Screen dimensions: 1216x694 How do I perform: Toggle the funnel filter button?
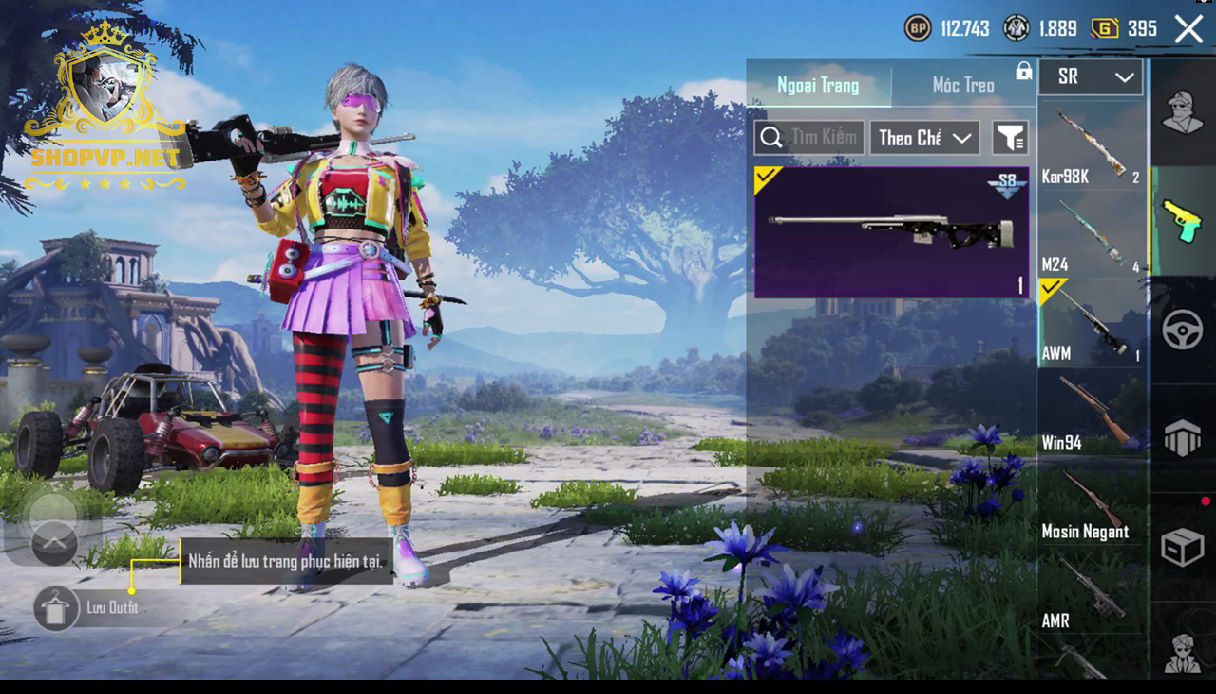click(1010, 138)
